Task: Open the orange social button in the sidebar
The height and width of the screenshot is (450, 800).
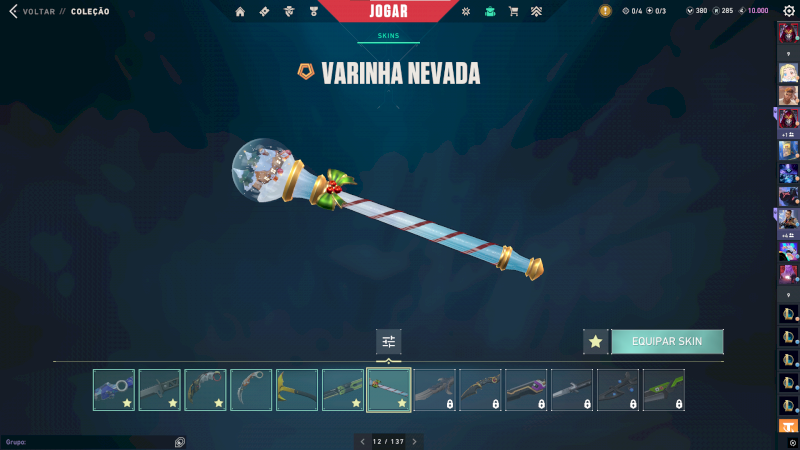Action: click(x=788, y=426)
